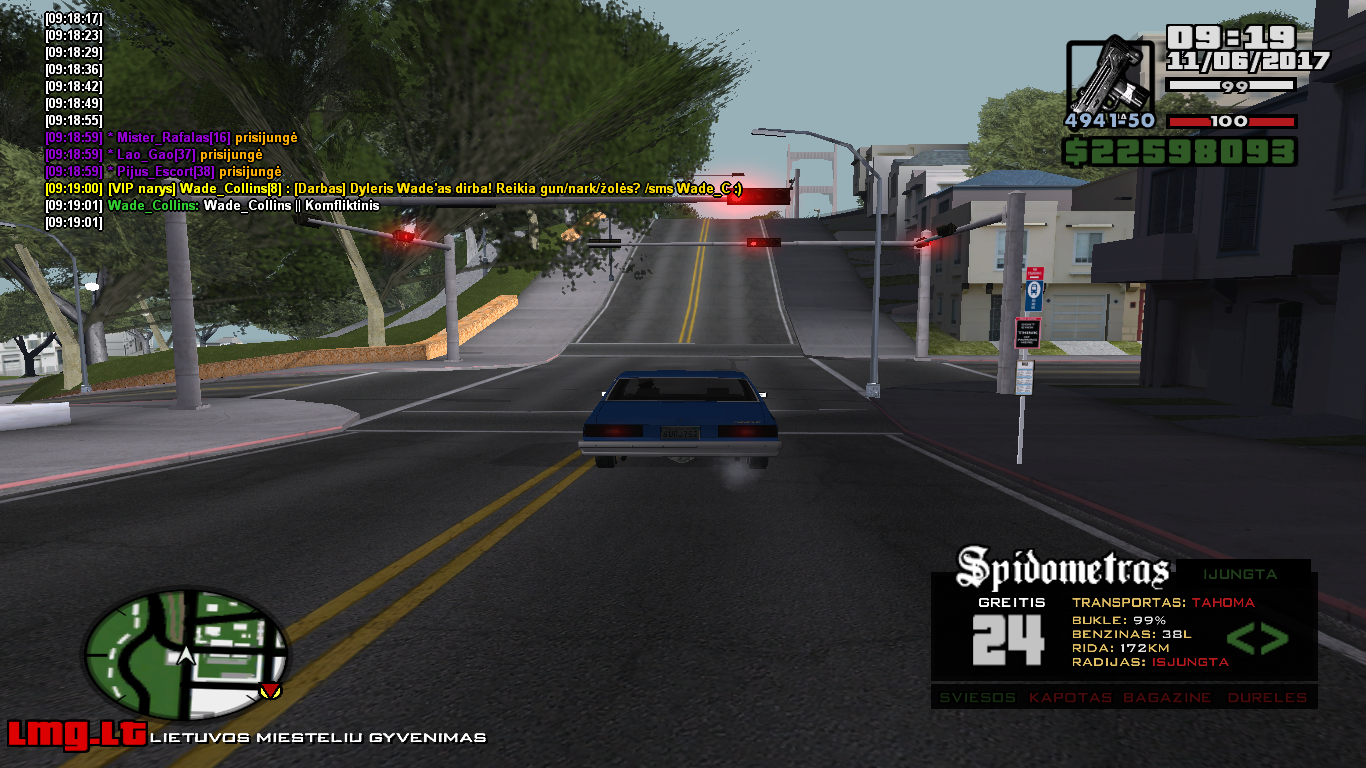Toggle the DURELES doors indicator
Screen dimensions: 1366x768
click(x=1267, y=697)
